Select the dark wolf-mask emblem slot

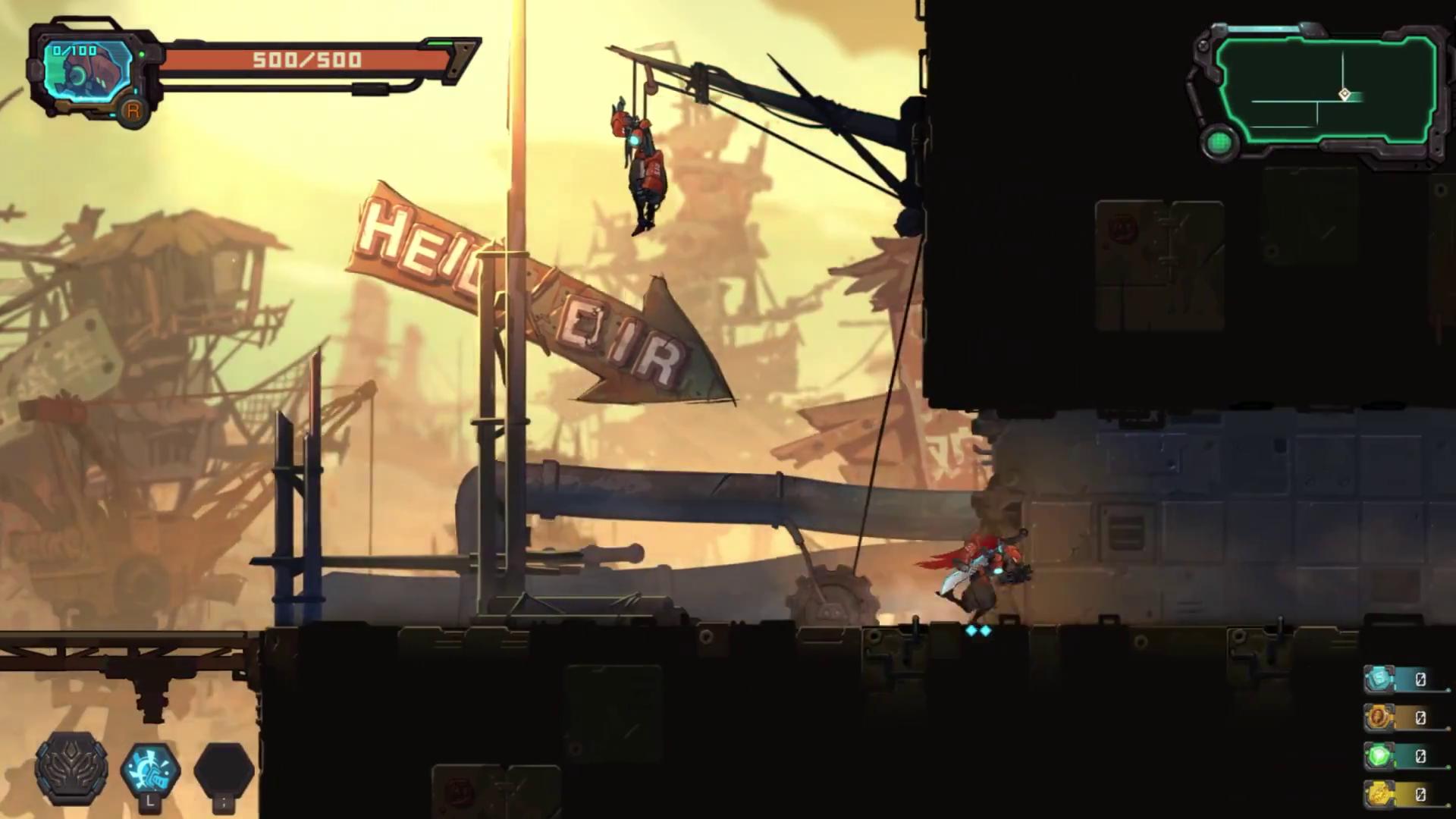click(71, 769)
